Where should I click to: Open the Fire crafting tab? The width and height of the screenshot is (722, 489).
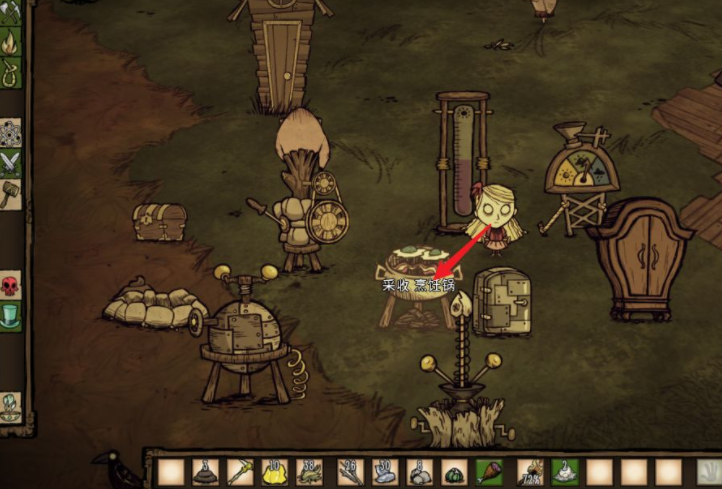9,43
